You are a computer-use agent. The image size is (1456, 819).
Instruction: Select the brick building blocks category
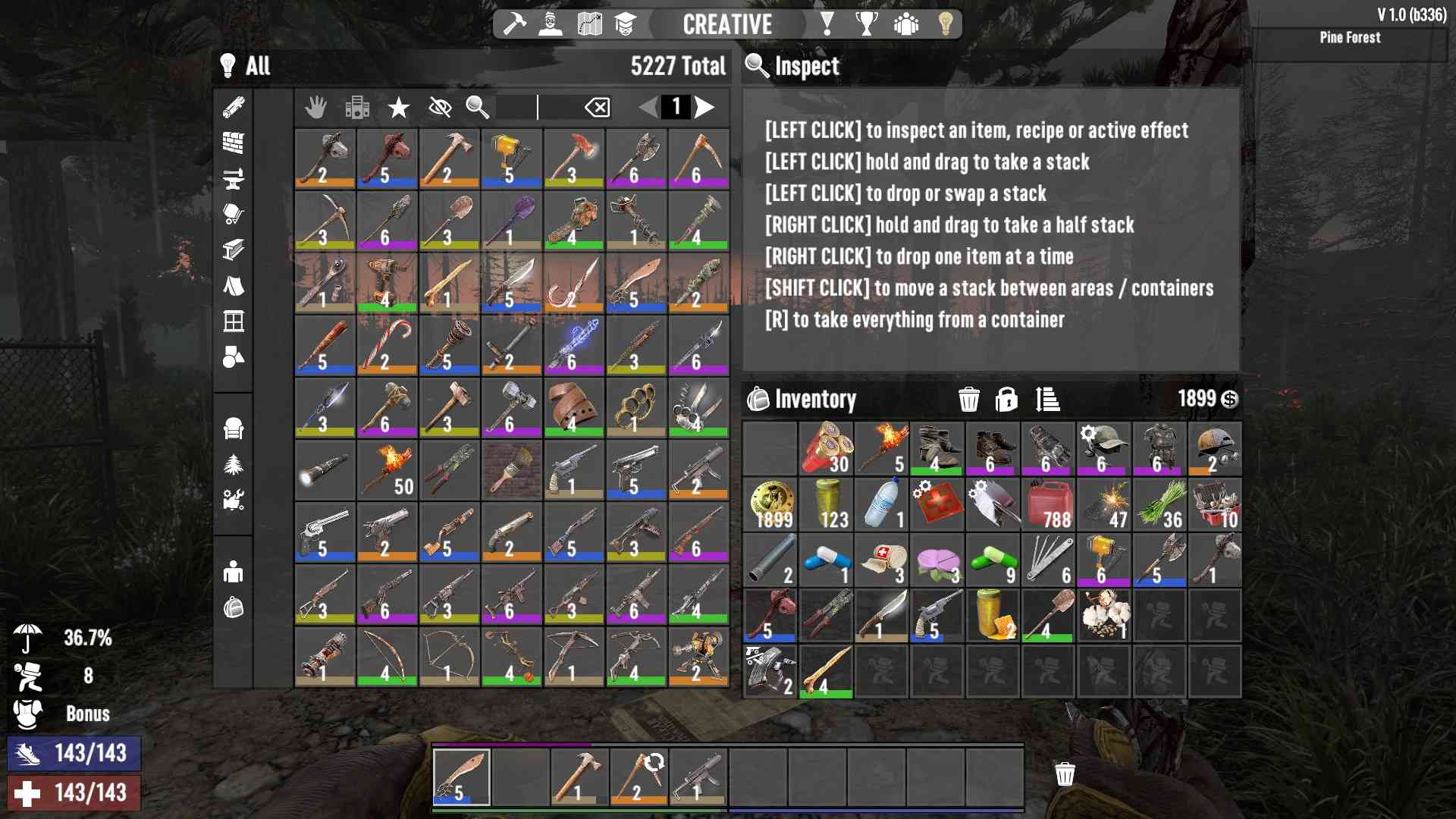pos(234,143)
